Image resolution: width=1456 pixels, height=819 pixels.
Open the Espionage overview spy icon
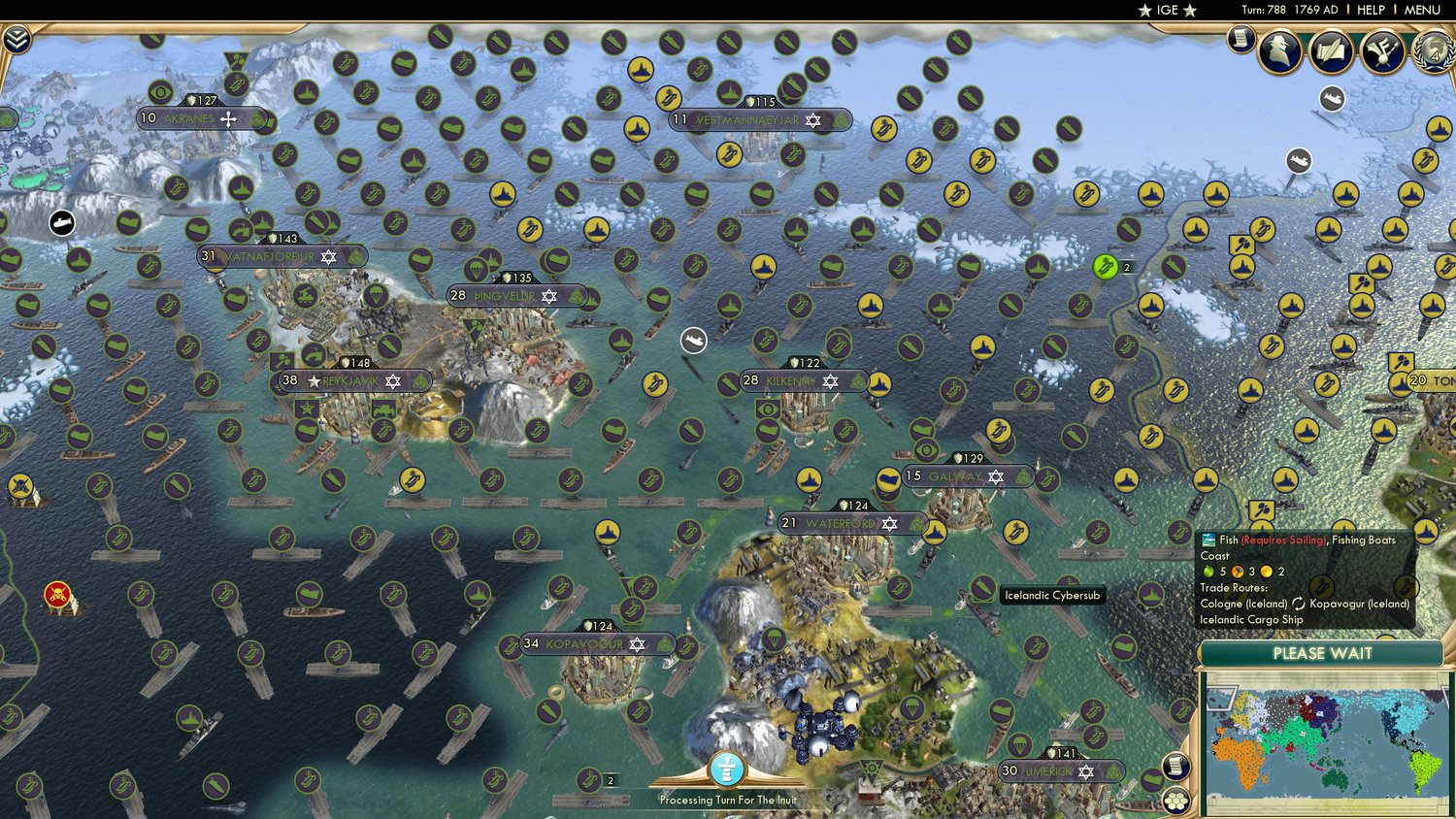point(1281,51)
